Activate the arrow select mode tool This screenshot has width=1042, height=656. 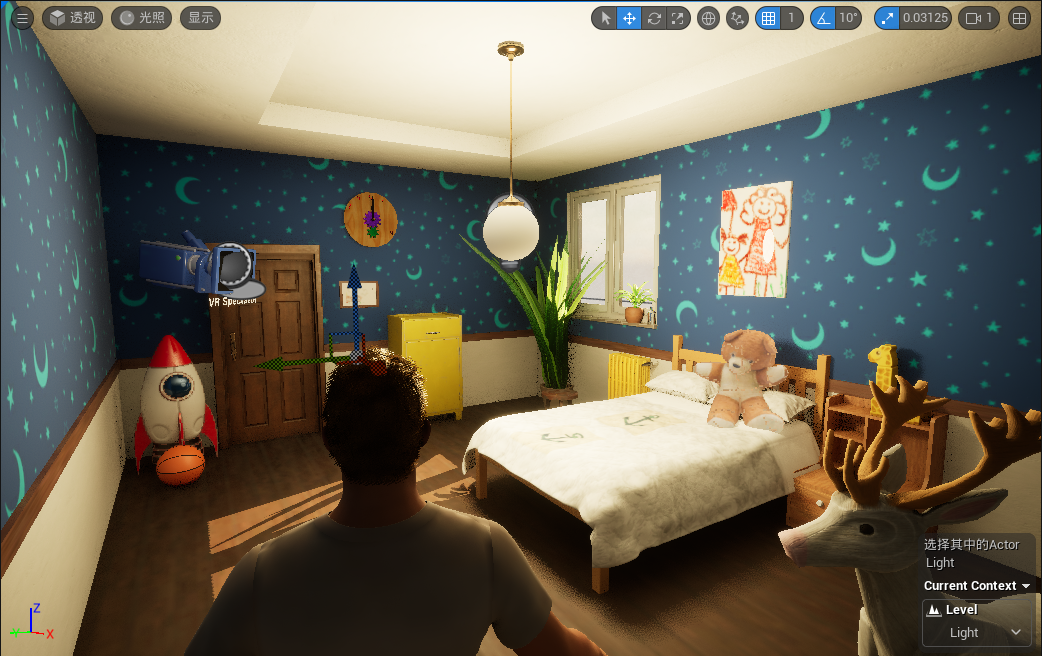point(604,18)
